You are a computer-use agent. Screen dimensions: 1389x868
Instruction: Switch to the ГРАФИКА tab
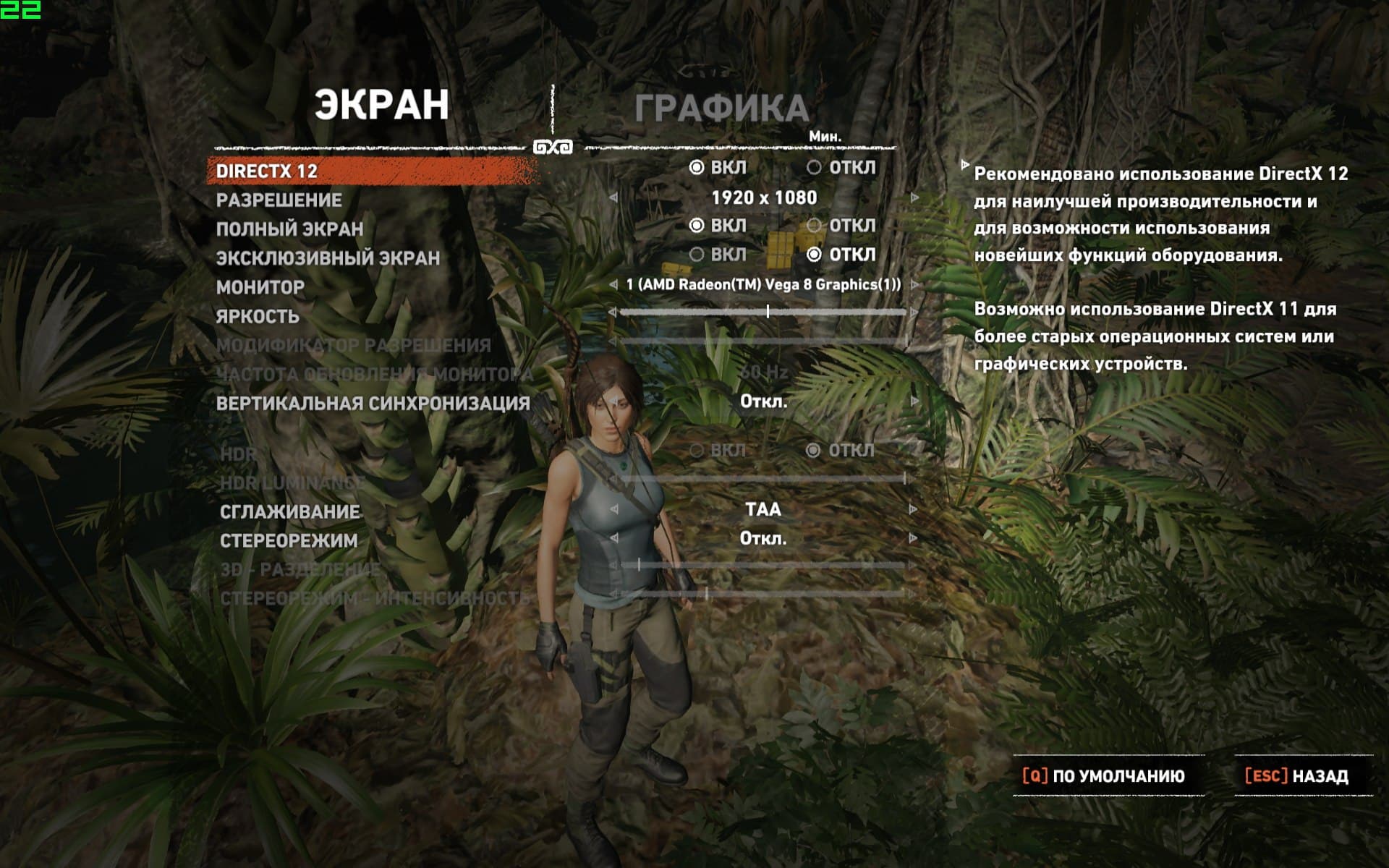[x=721, y=109]
